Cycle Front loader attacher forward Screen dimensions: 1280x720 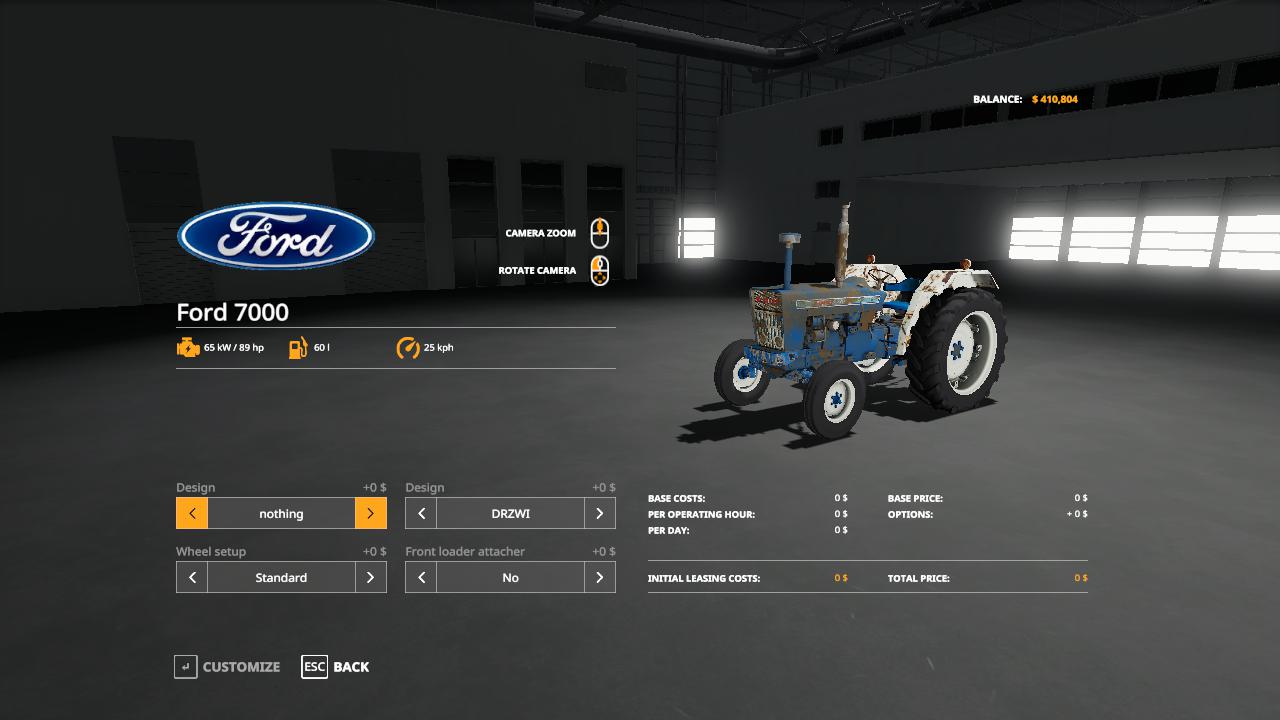(599, 578)
